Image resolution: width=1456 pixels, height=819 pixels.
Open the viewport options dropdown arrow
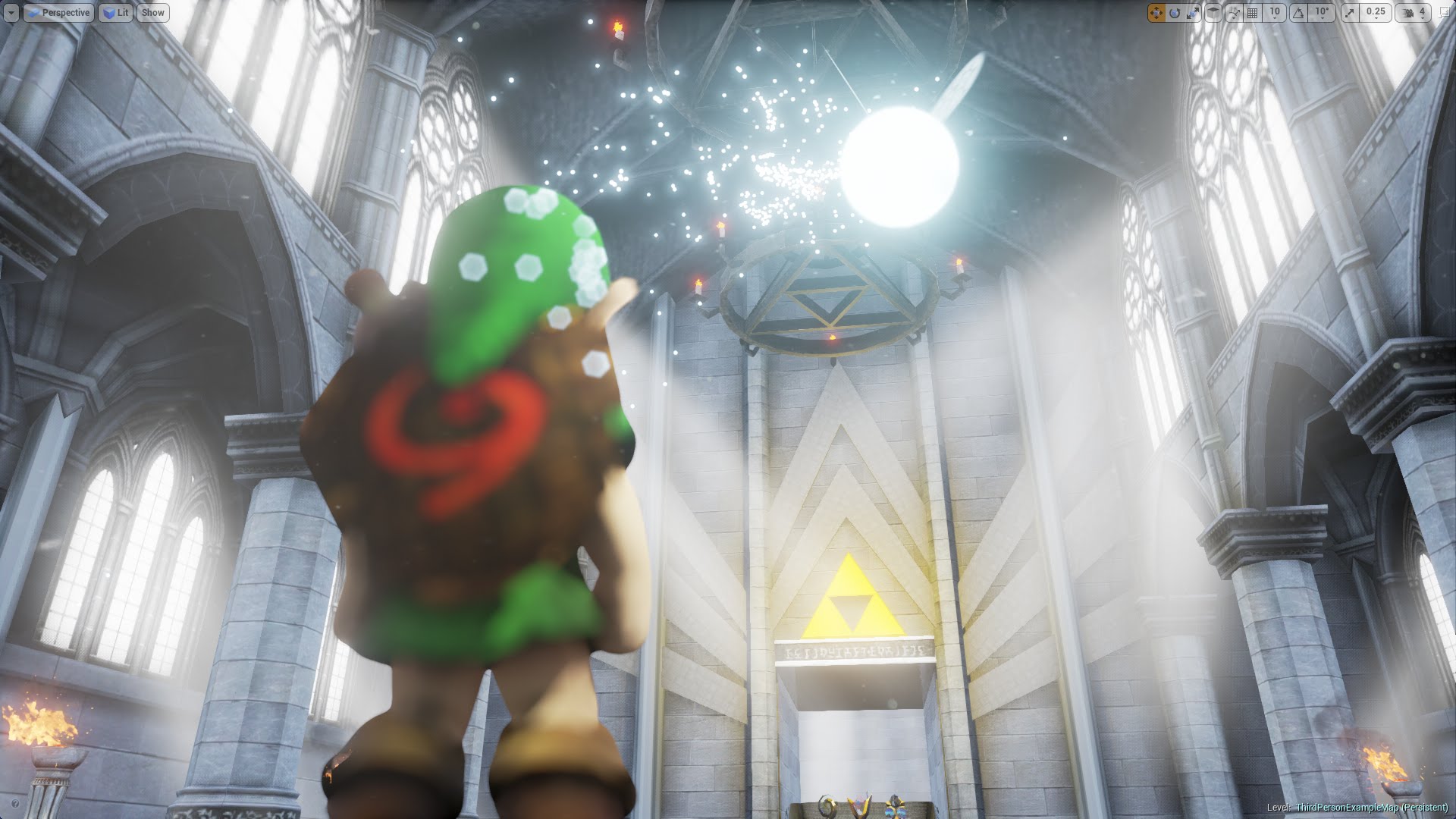(x=11, y=13)
